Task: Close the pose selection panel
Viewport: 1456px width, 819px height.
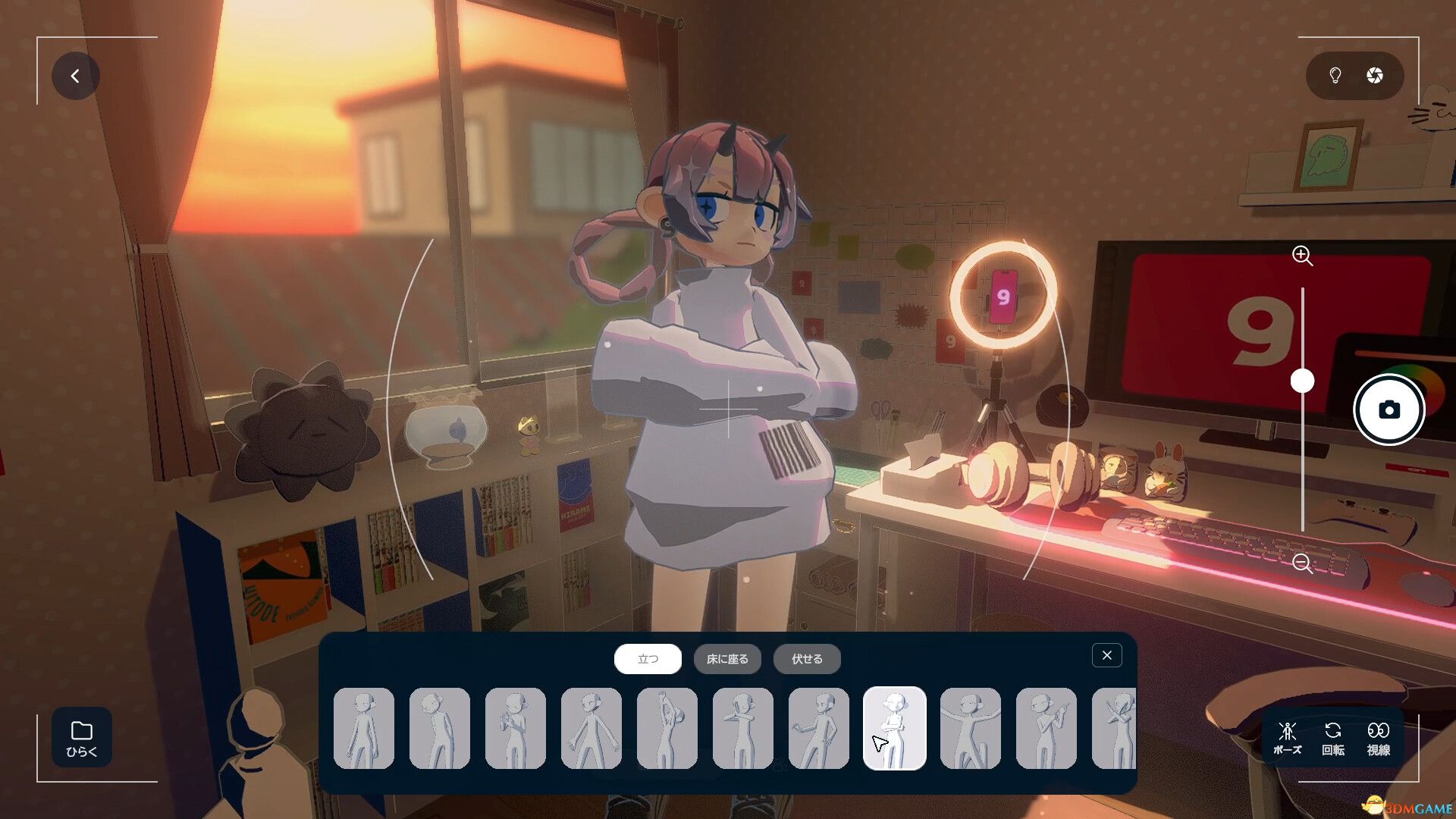Action: click(1106, 654)
